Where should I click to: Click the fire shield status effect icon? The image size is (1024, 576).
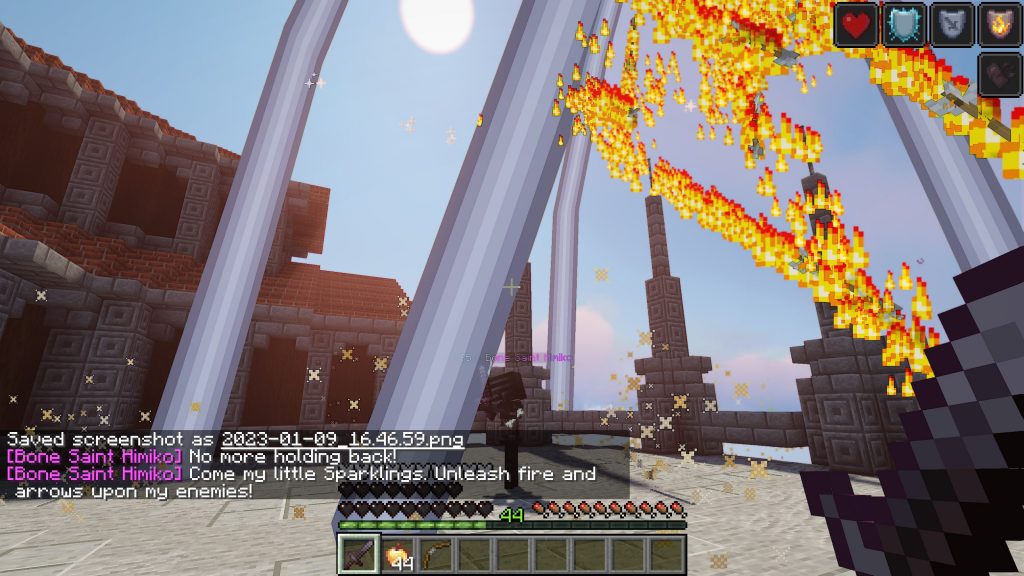[x=999, y=24]
